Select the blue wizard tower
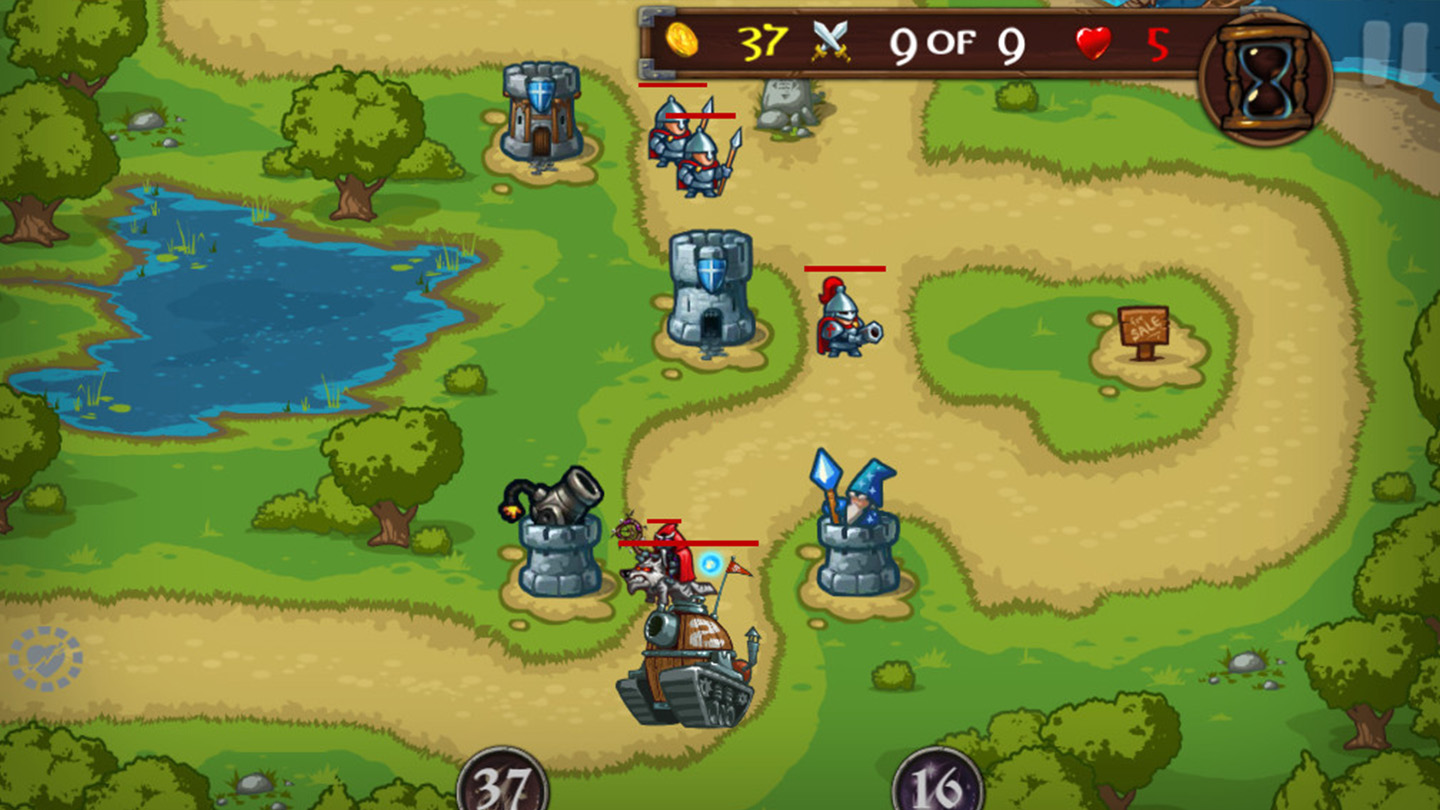This screenshot has height=810, width=1440. [858, 532]
